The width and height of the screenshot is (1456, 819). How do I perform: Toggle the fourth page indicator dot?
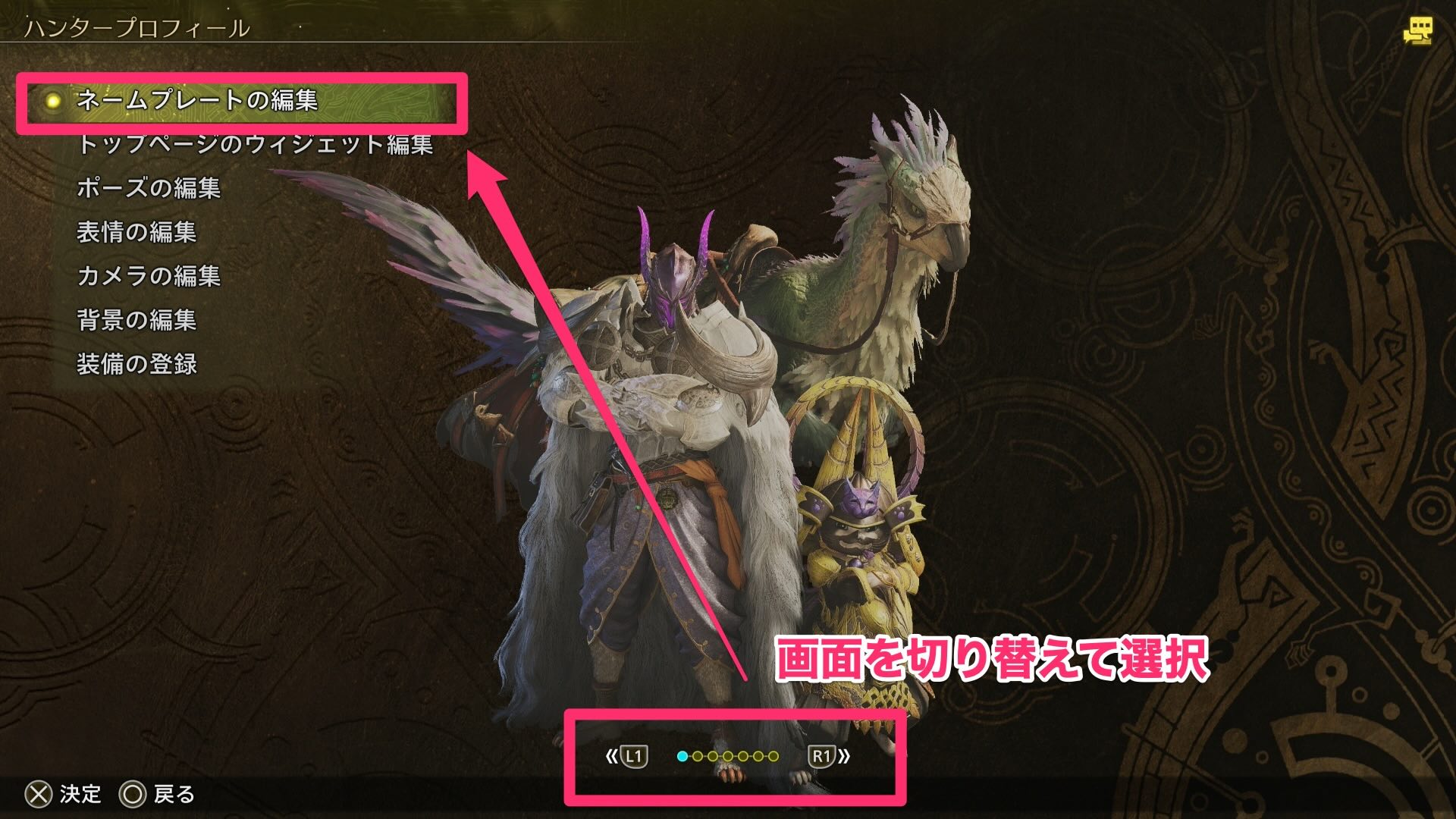pos(728,756)
